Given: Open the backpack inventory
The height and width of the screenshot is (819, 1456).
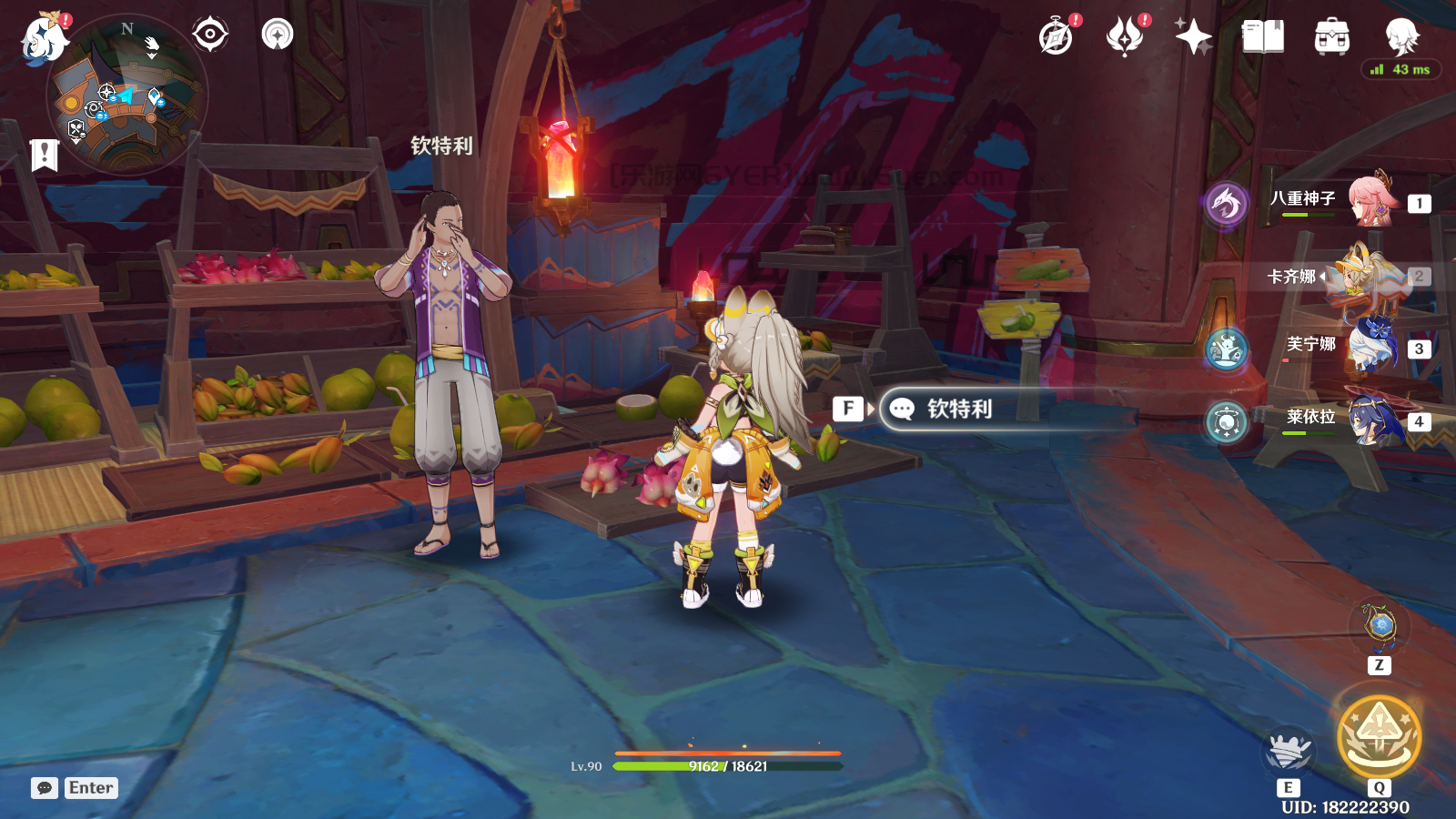Looking at the screenshot, I should [1331, 37].
